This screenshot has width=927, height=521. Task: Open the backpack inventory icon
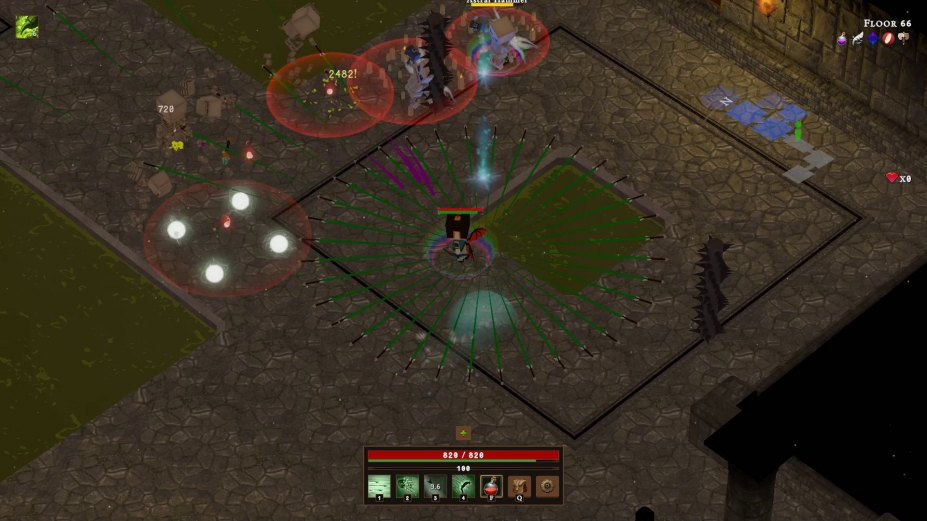coord(519,487)
